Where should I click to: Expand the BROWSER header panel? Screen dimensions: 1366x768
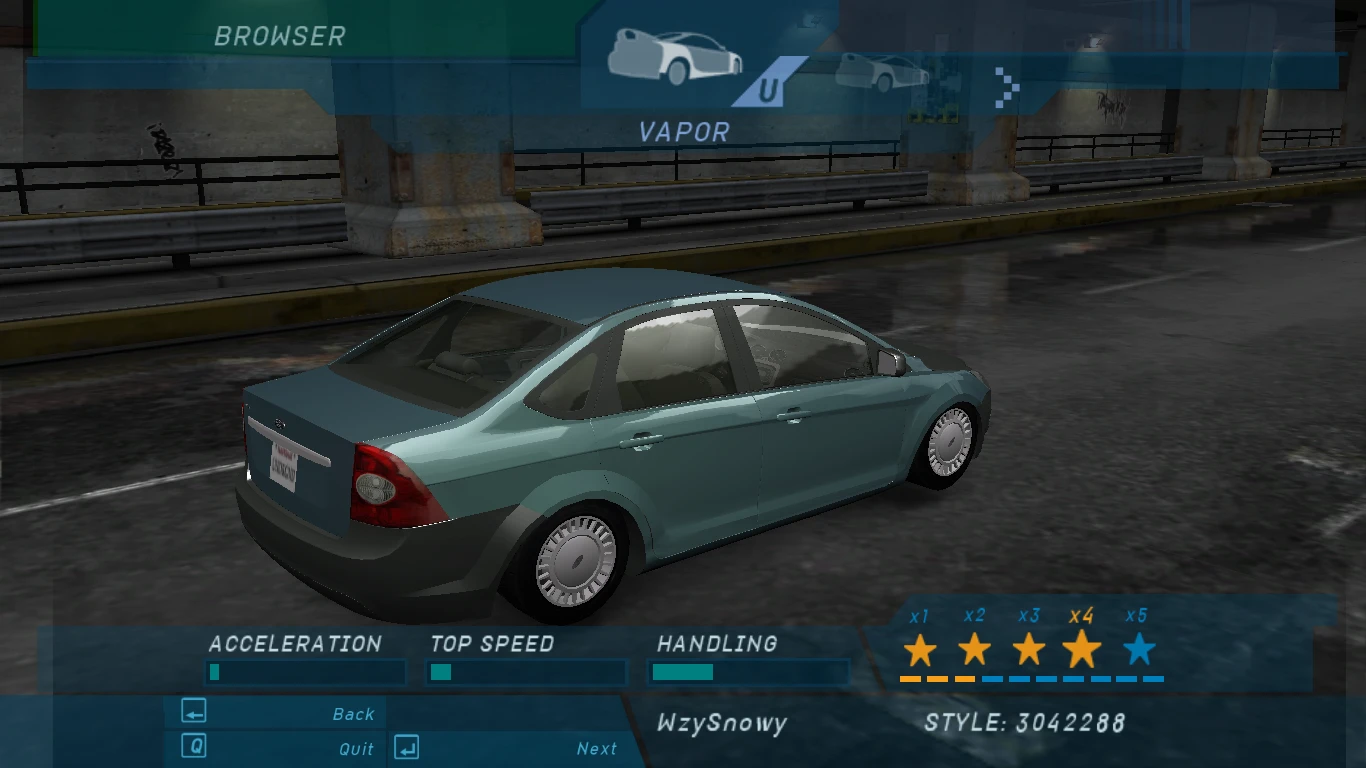click(280, 36)
